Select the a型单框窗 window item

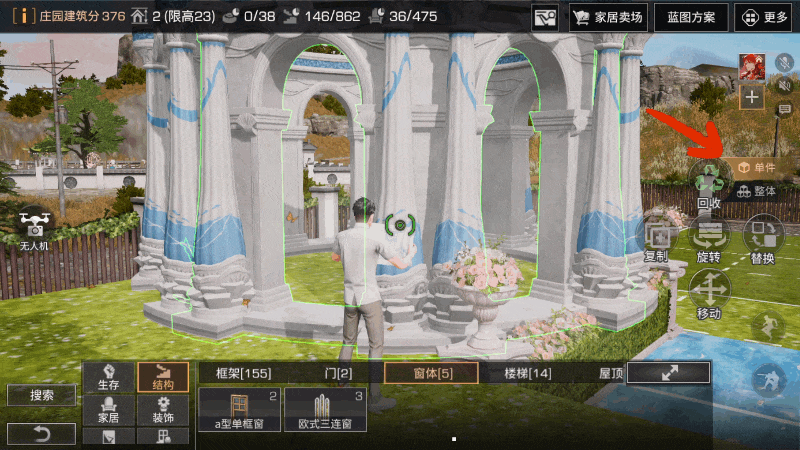coord(240,410)
